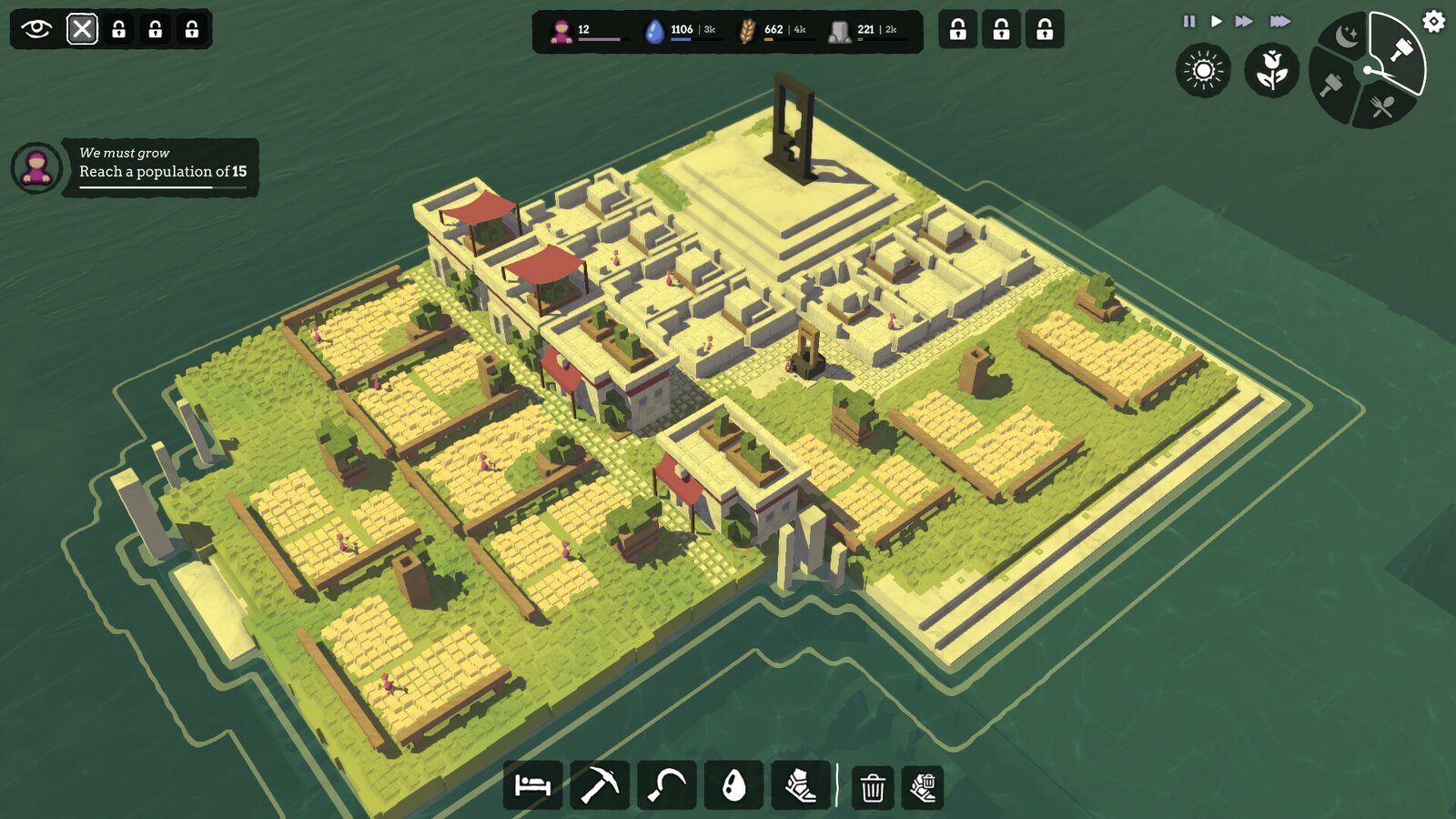This screenshot has width=1456, height=819.
Task: Set game to normal play speed
Action: [x=1216, y=21]
